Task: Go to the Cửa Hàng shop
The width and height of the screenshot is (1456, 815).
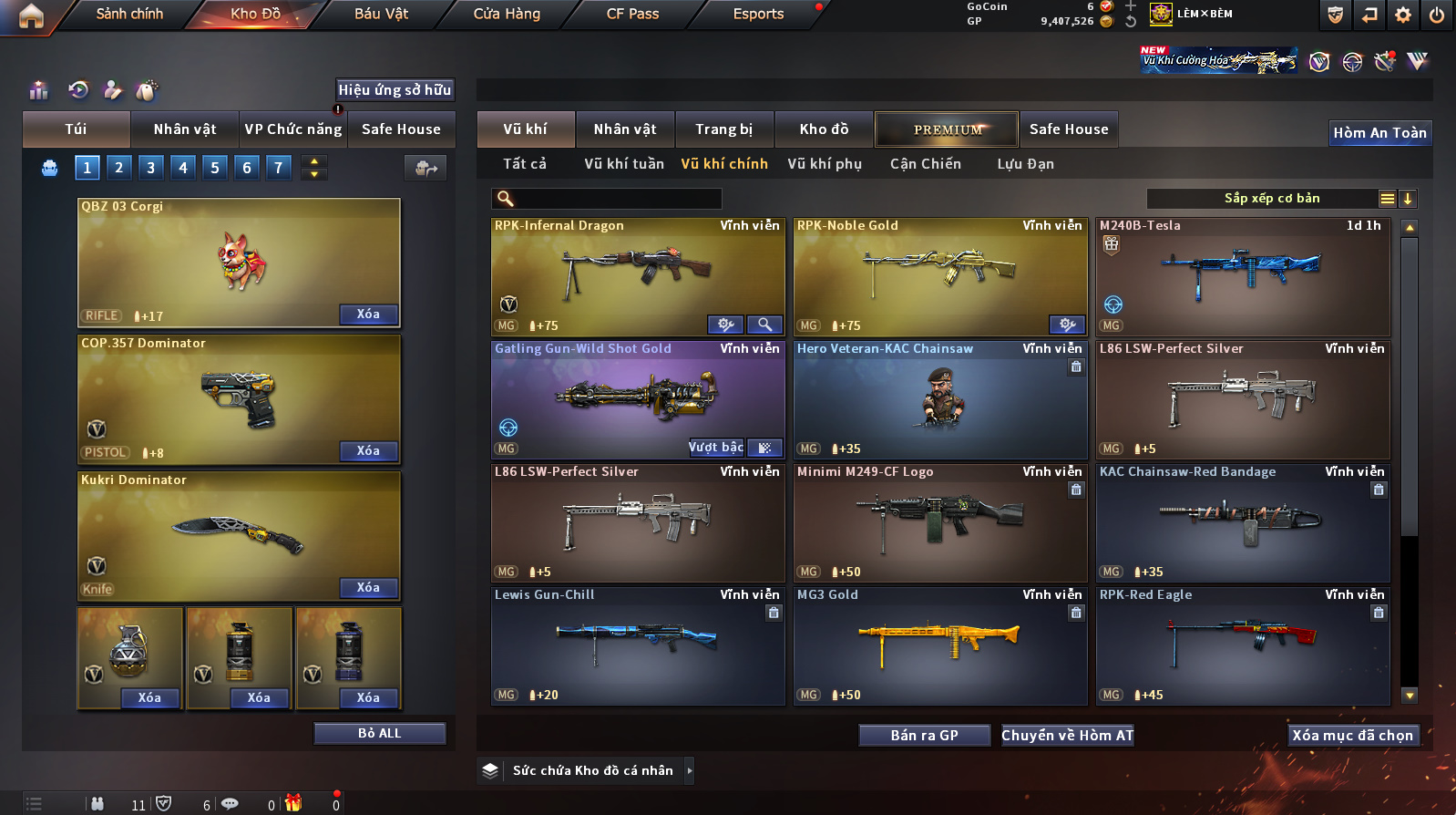Action: 507,14
